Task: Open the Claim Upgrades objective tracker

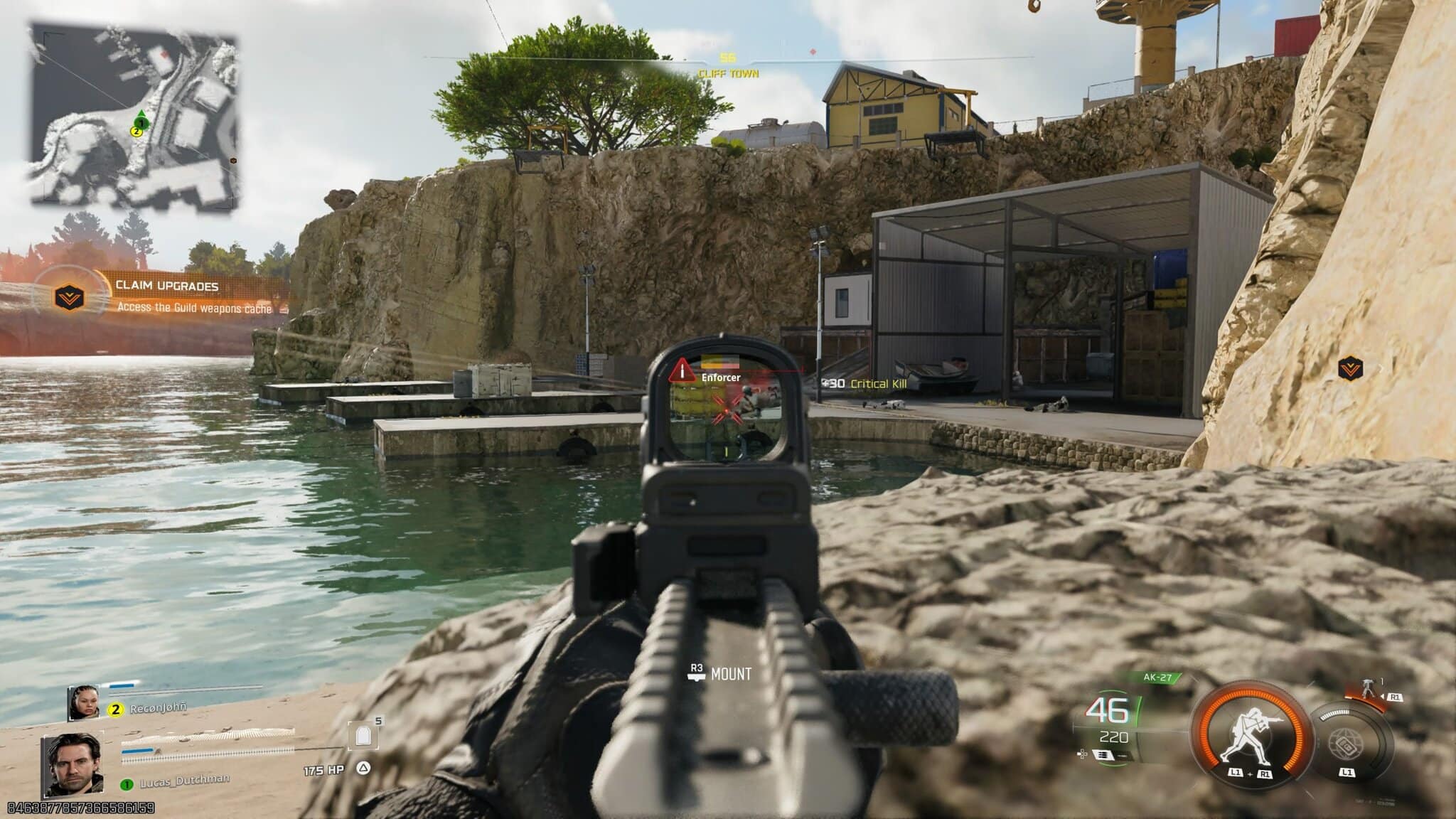Action: coord(166,296)
